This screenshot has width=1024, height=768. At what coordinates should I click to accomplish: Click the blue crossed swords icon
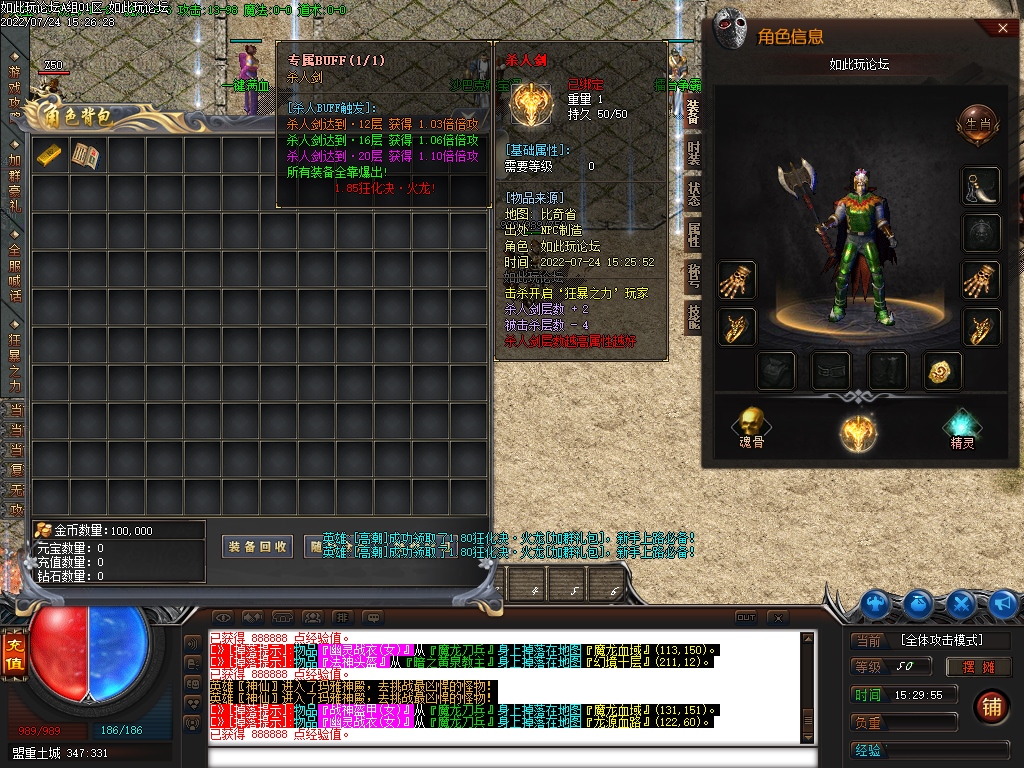coord(961,603)
